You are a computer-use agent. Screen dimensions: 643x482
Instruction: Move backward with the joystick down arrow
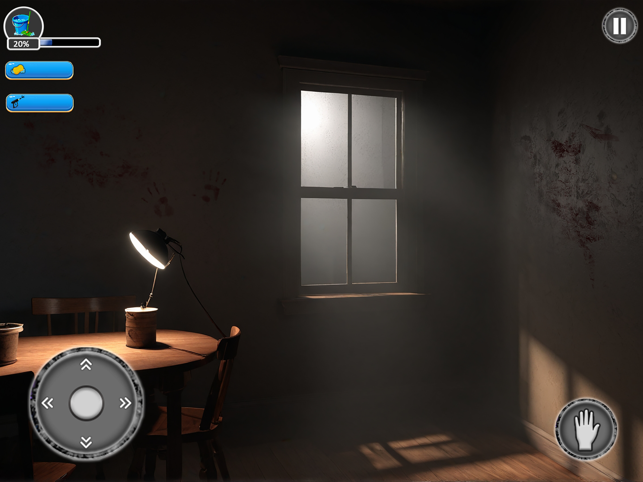(x=86, y=441)
